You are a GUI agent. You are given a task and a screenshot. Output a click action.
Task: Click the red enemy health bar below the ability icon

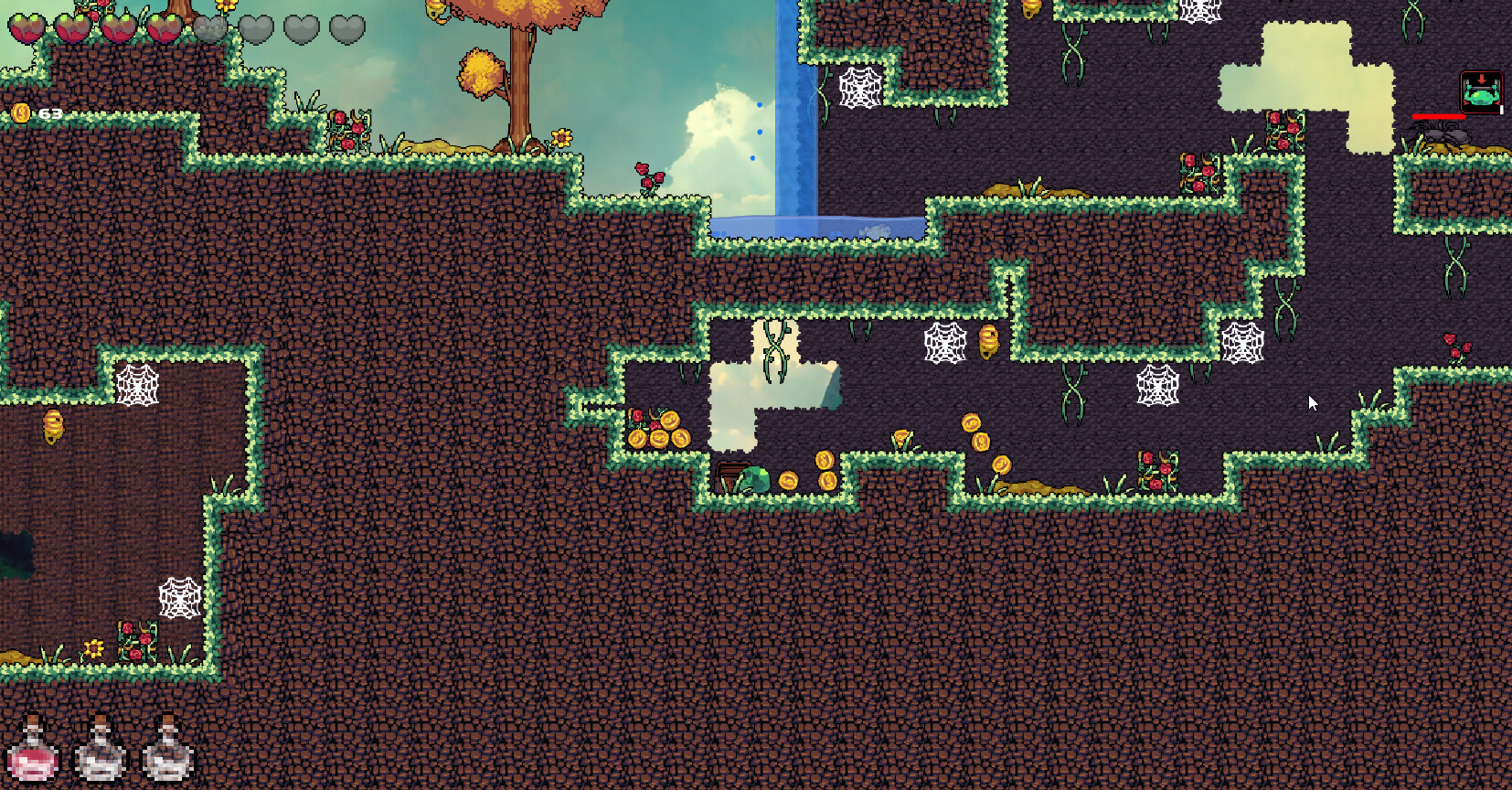tap(1439, 116)
